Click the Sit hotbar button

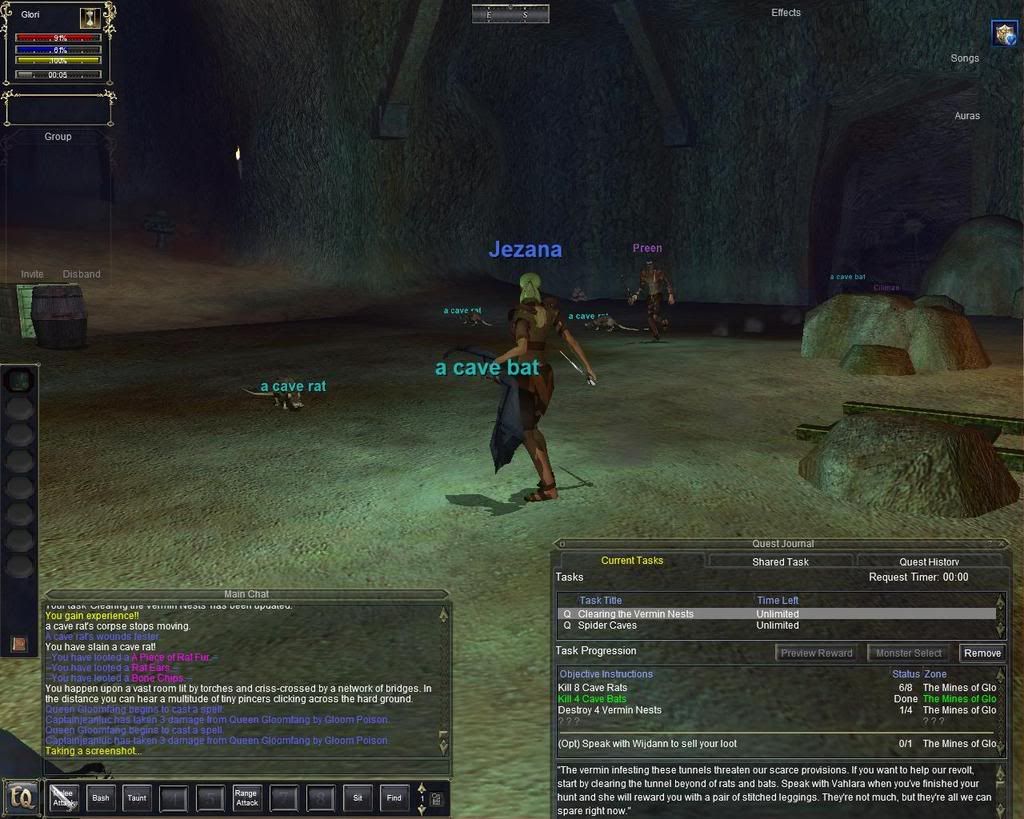coord(357,798)
